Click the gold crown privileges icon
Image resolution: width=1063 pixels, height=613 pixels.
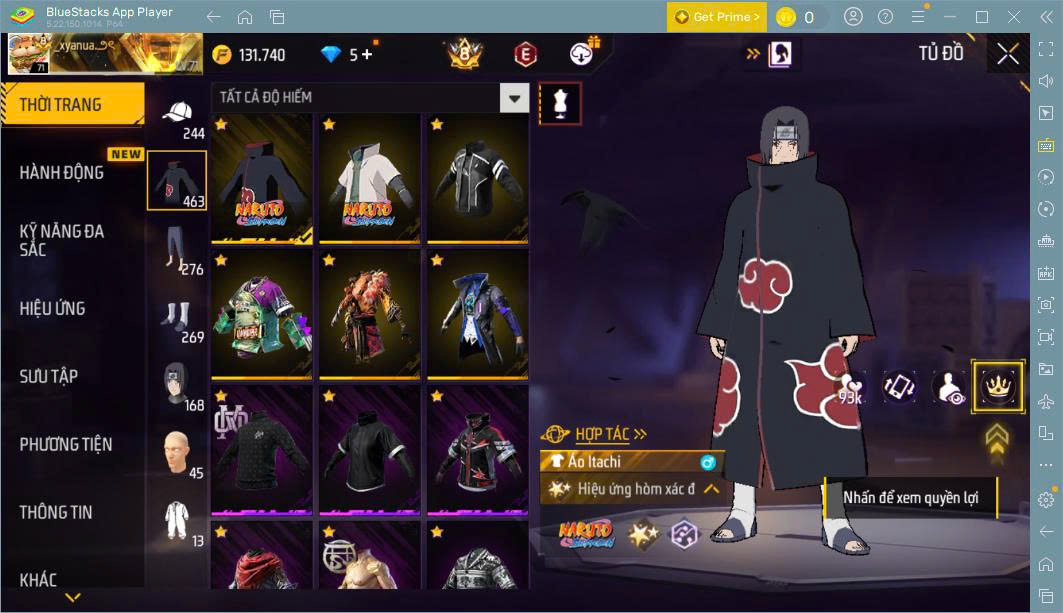(x=997, y=386)
